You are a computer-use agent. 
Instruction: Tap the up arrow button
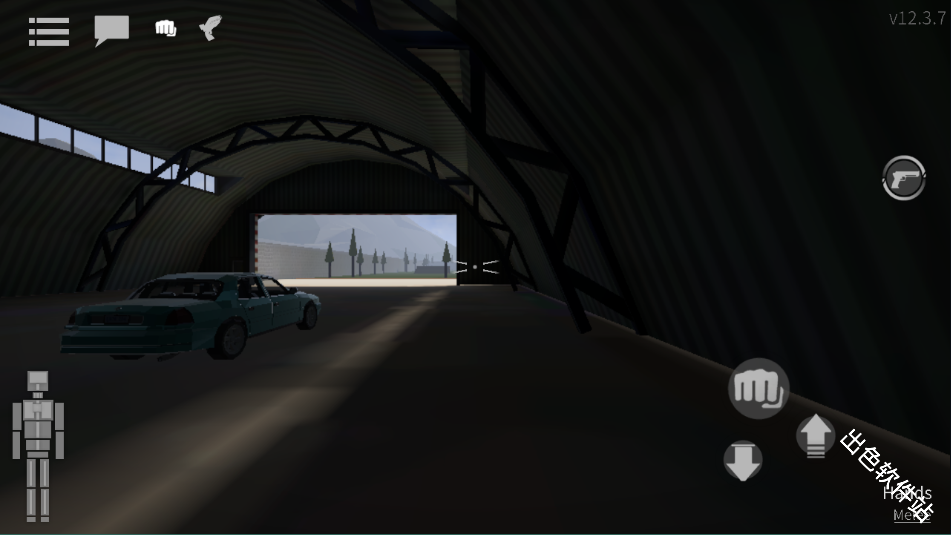click(x=815, y=435)
